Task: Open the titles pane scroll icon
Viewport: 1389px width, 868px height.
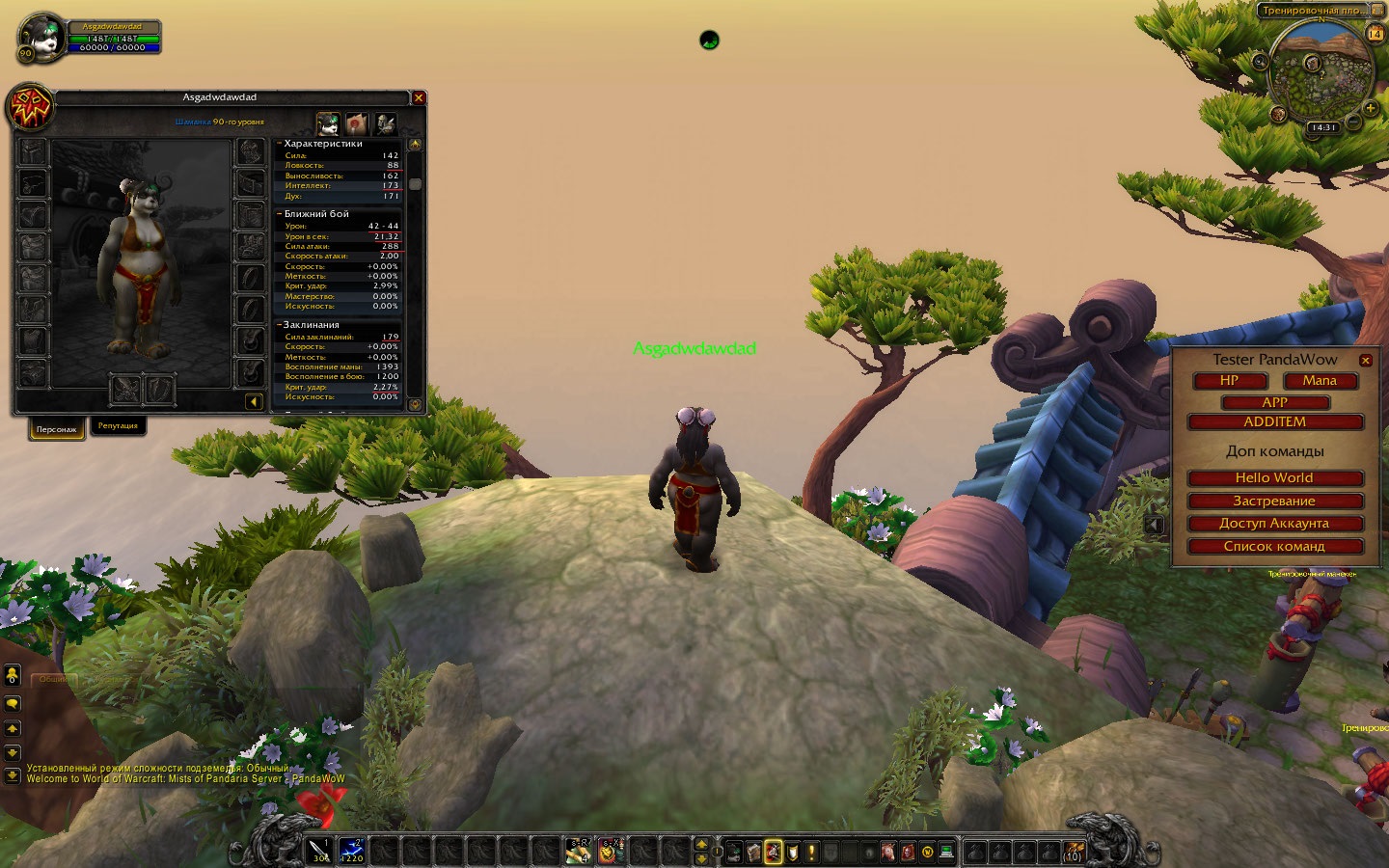Action: tap(357, 123)
